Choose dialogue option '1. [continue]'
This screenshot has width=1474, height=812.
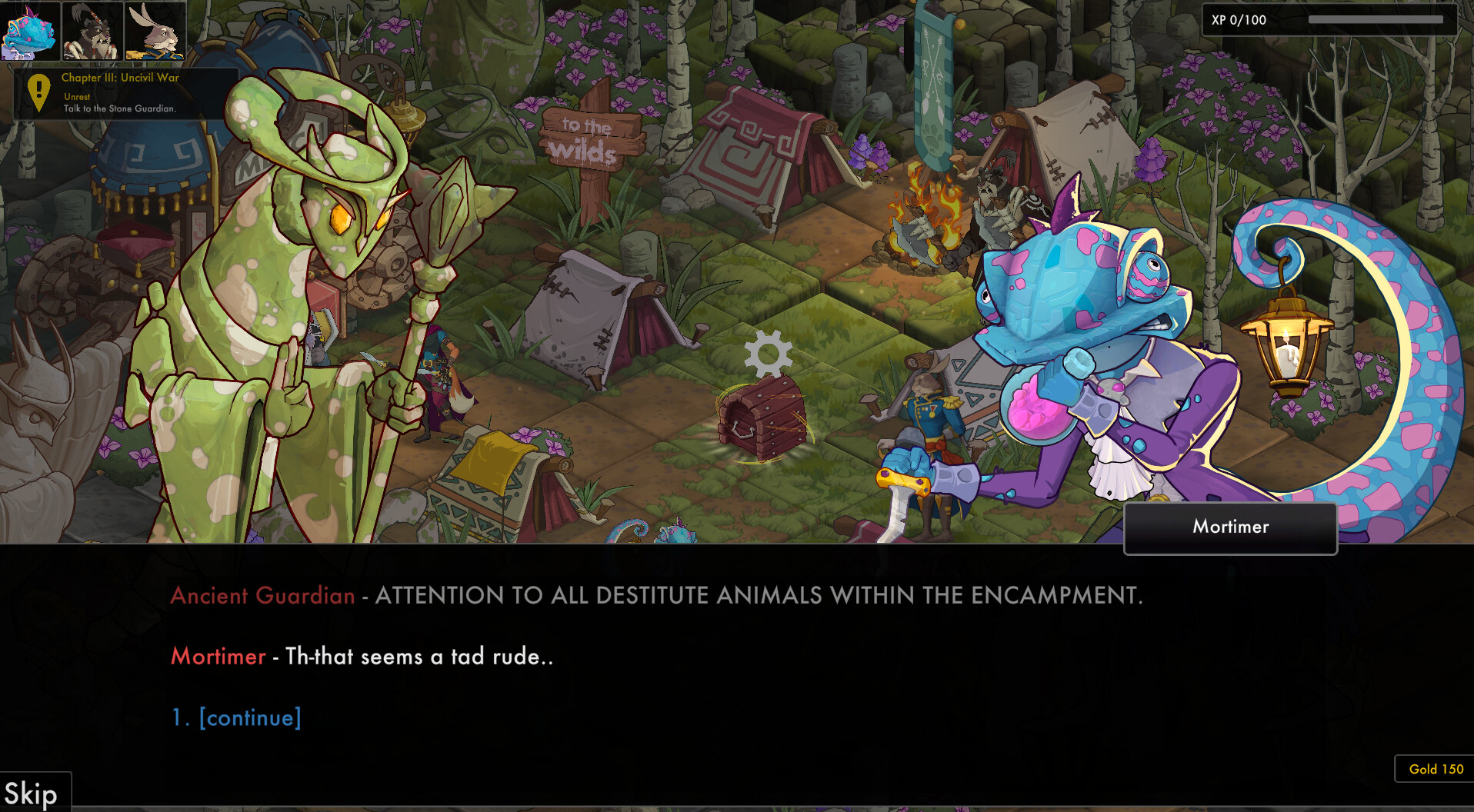pos(236,717)
